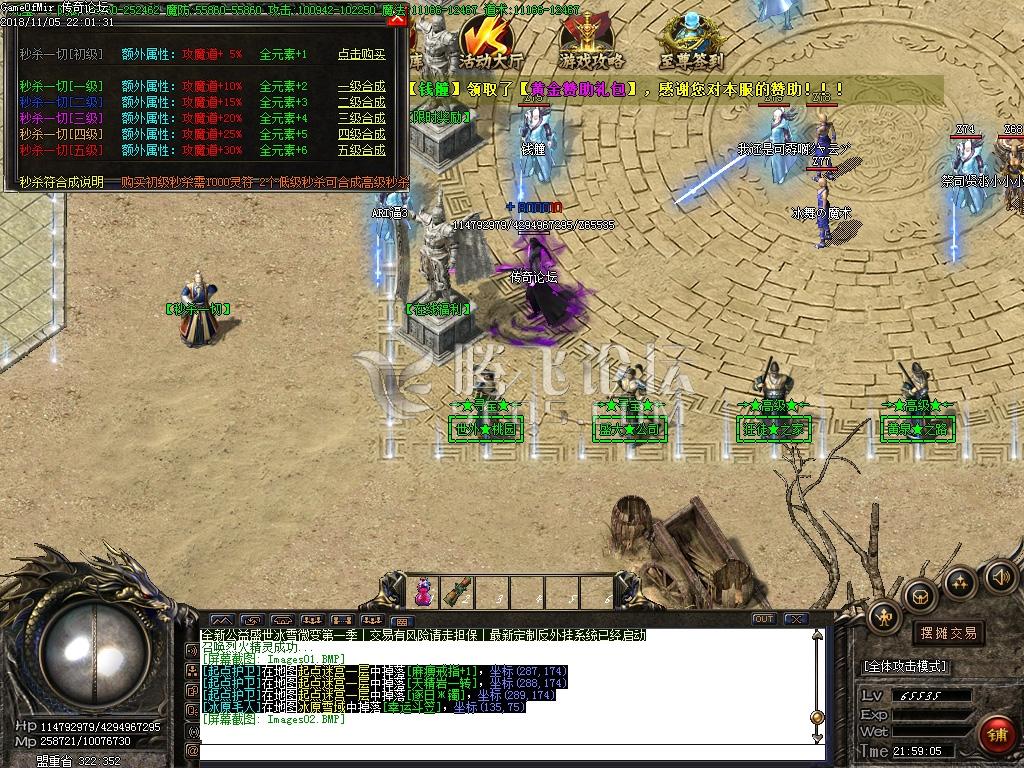Select the 二级合成 synthesis link

point(361,102)
